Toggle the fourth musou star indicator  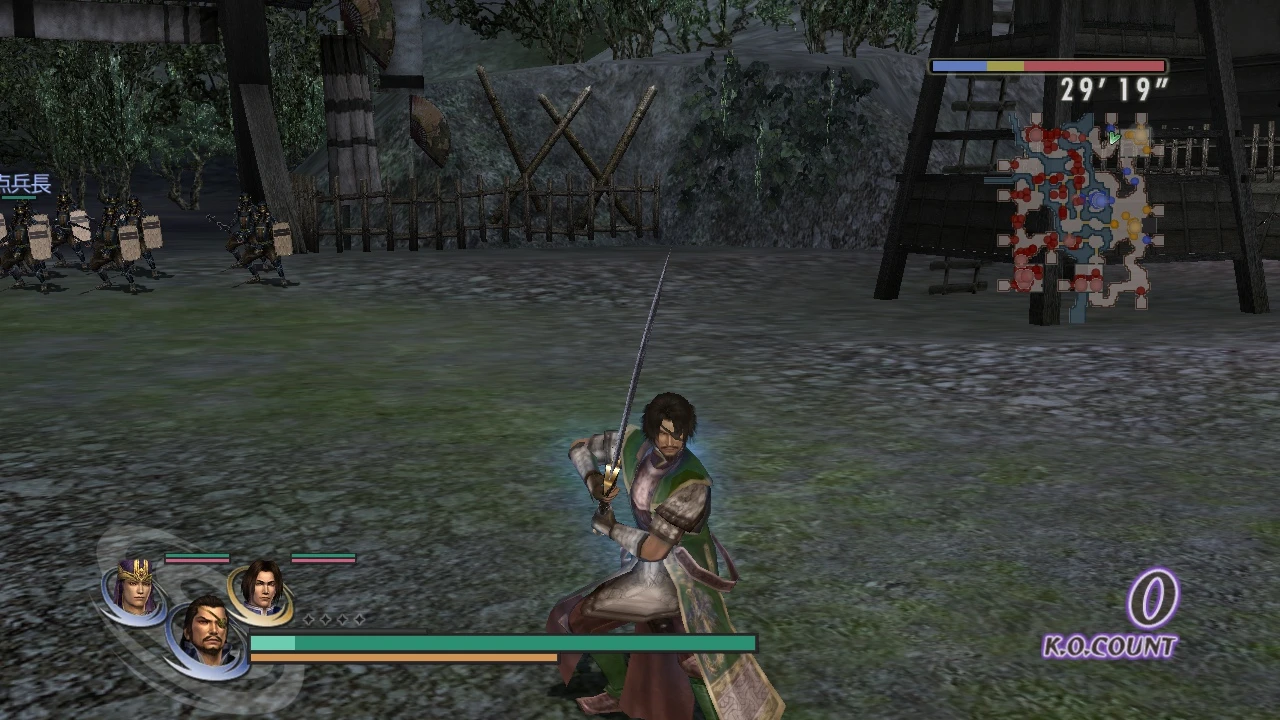(x=359, y=618)
